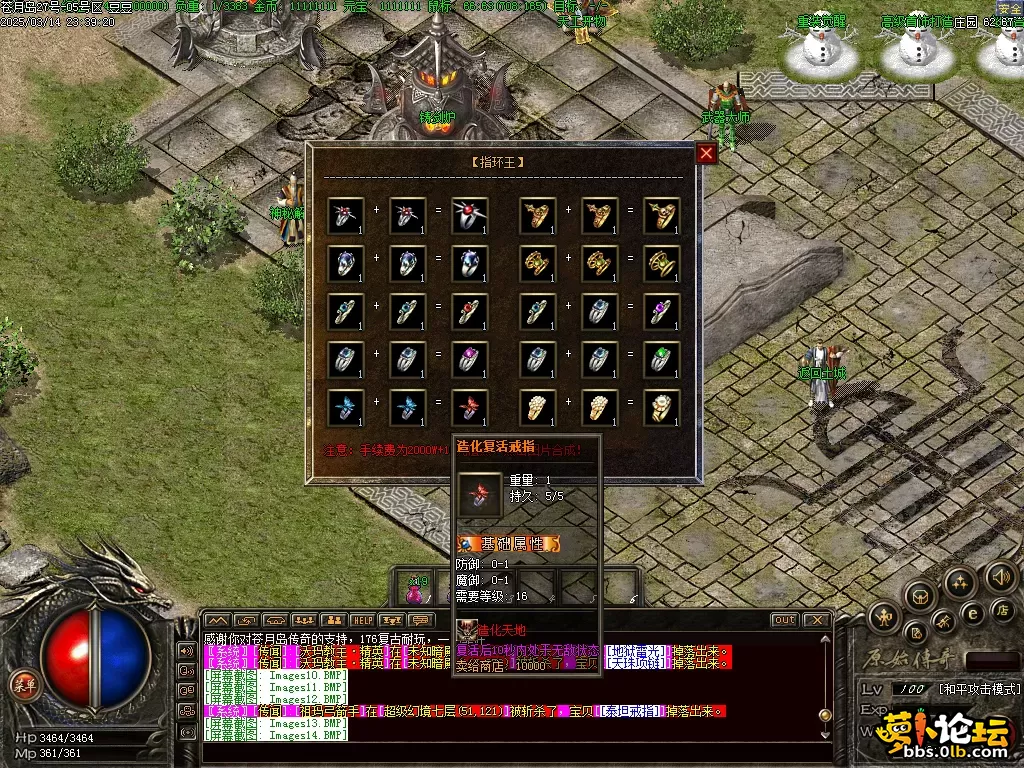Image resolution: width=1024 pixels, height=768 pixels.
Task: Open the skills three-star icon
Action: (x=958, y=582)
